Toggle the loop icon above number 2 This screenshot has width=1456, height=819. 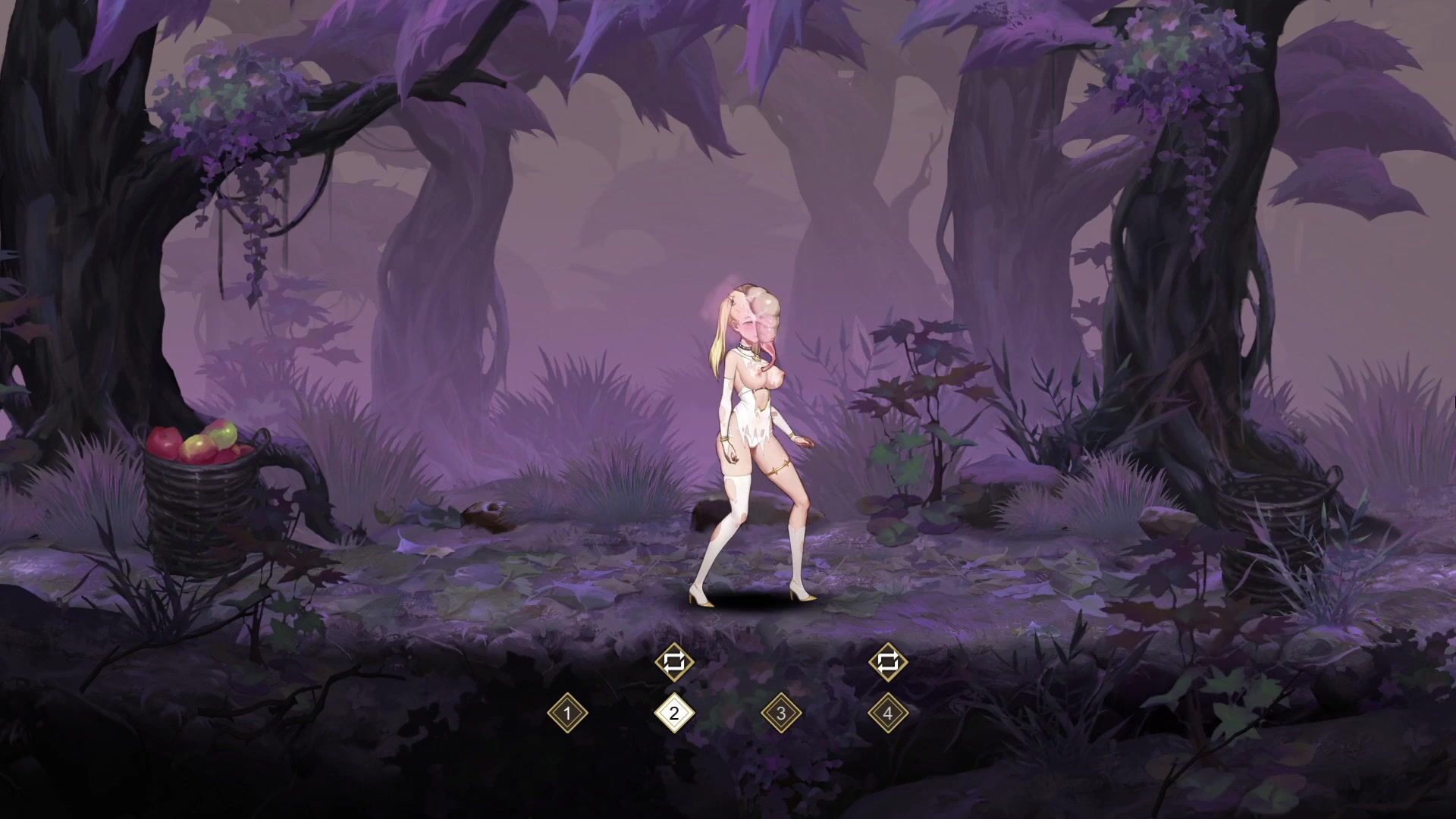coord(674,662)
